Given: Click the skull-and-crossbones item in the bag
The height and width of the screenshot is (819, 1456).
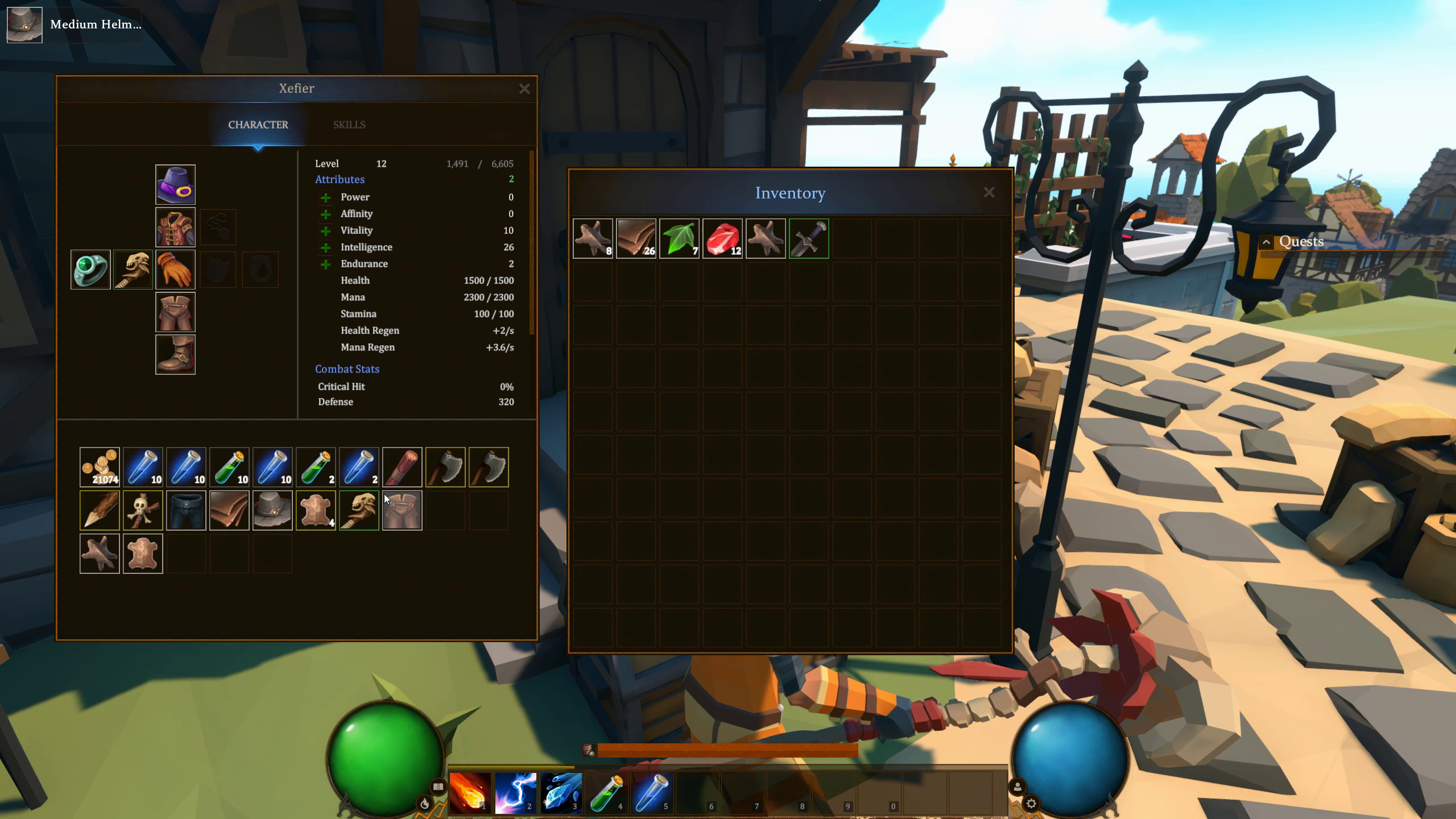Looking at the screenshot, I should point(143,510).
